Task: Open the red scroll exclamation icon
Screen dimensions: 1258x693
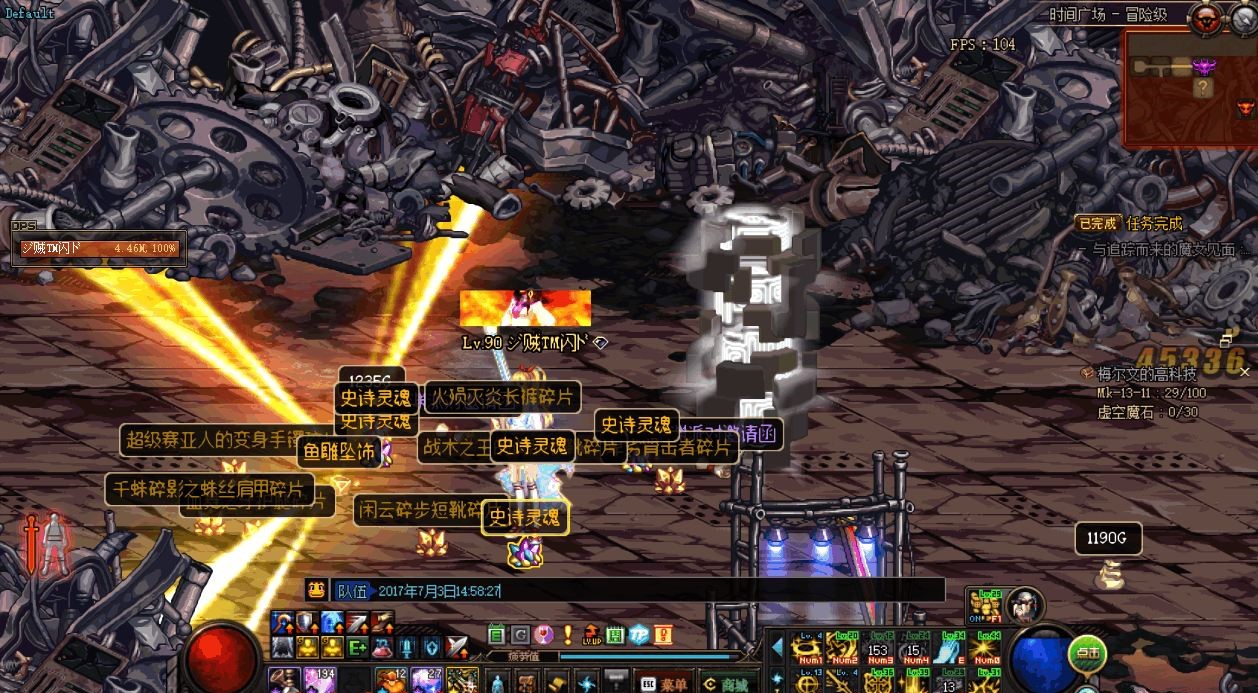Action: [662, 634]
